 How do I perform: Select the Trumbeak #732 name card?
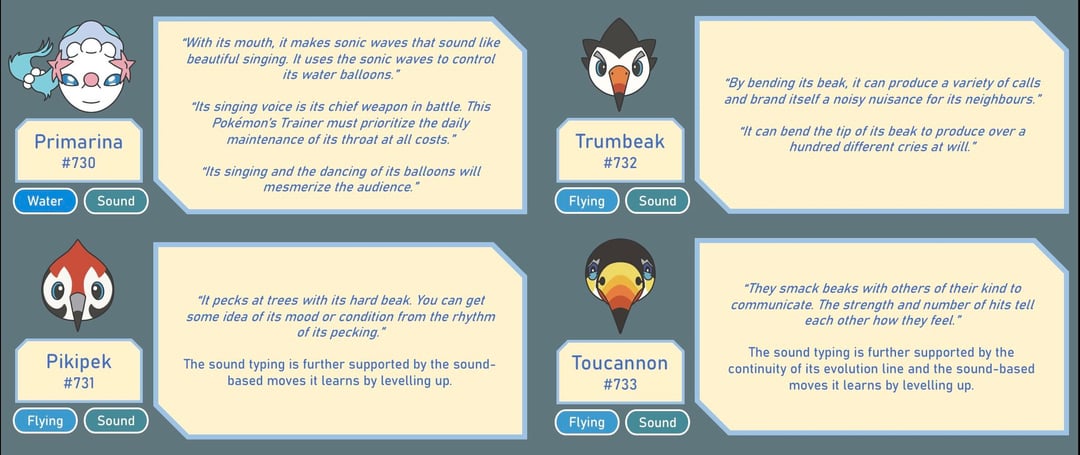pyautogui.click(x=620, y=151)
